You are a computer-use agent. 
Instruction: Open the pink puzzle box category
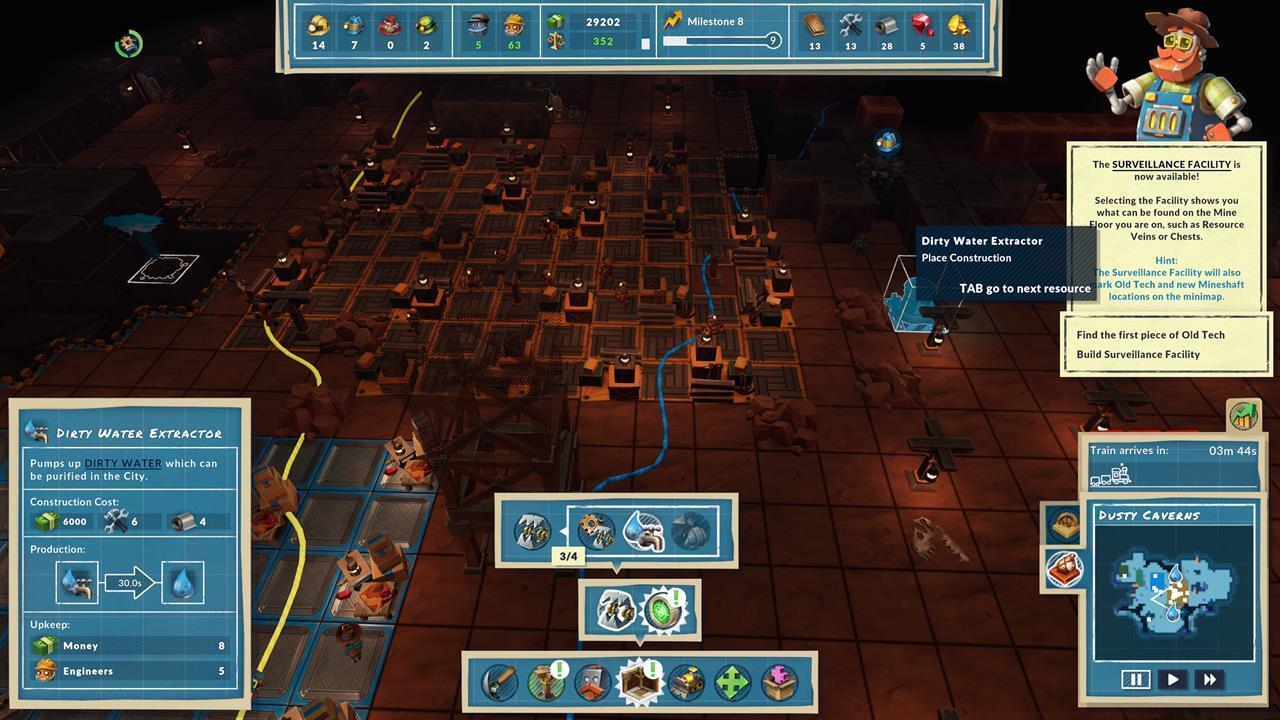[779, 683]
